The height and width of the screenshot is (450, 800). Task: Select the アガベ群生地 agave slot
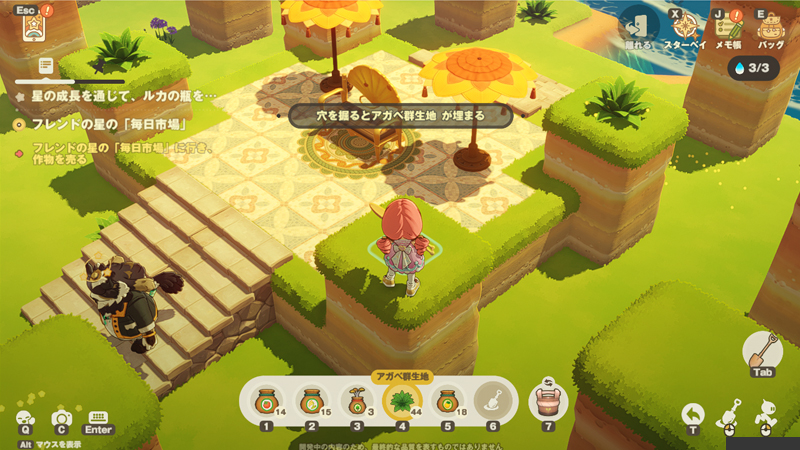tap(402, 400)
